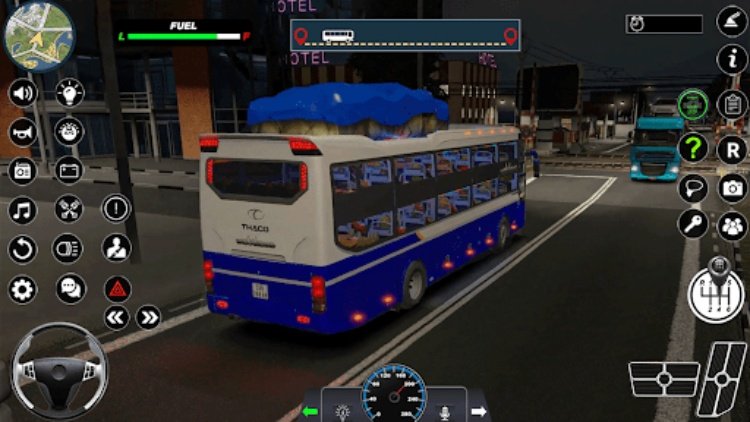Click the exclamation mark alert button

click(117, 209)
